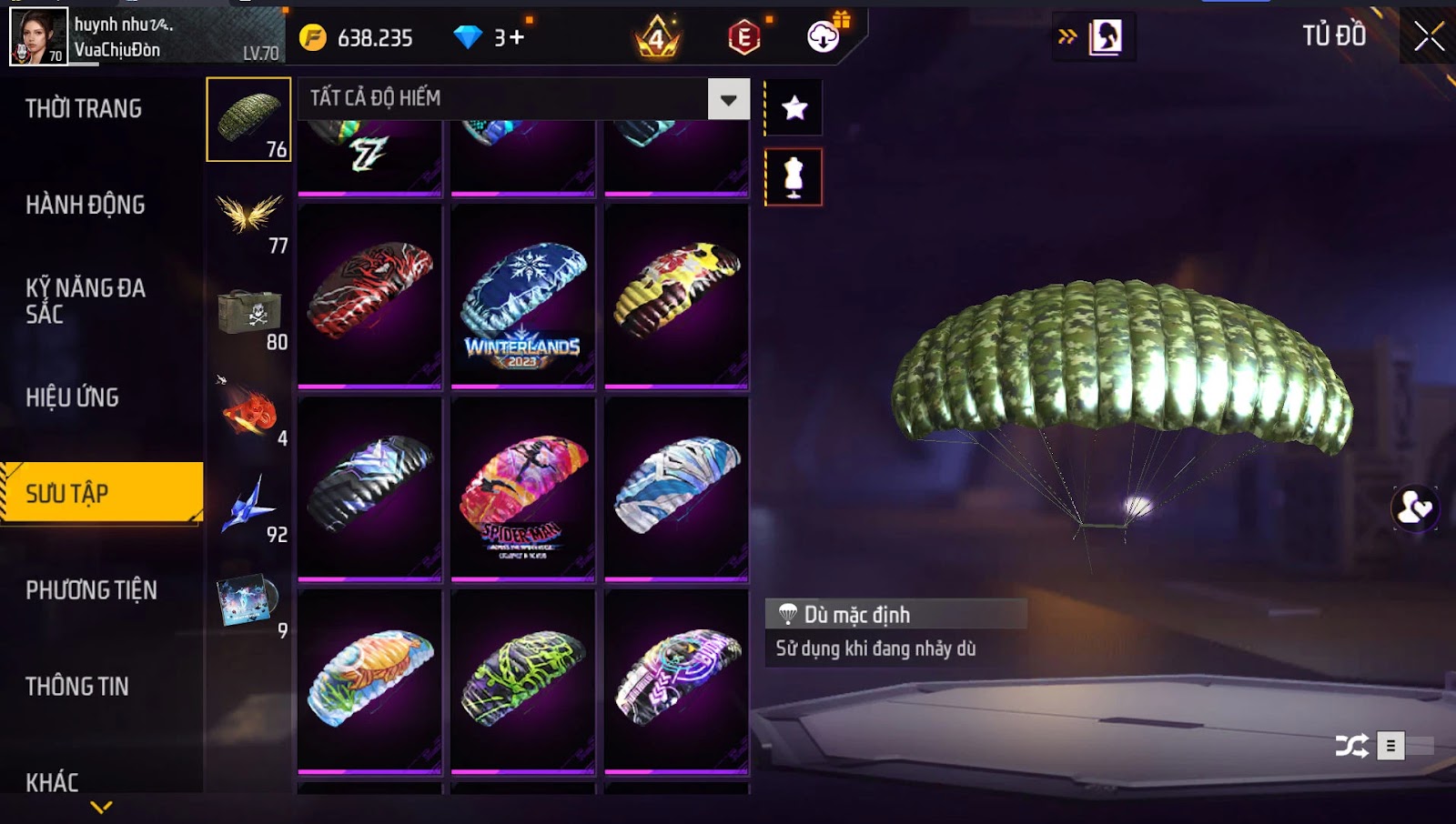Open the mannequin outfit preview button
Image resolution: width=1456 pixels, height=824 pixels.
(794, 177)
